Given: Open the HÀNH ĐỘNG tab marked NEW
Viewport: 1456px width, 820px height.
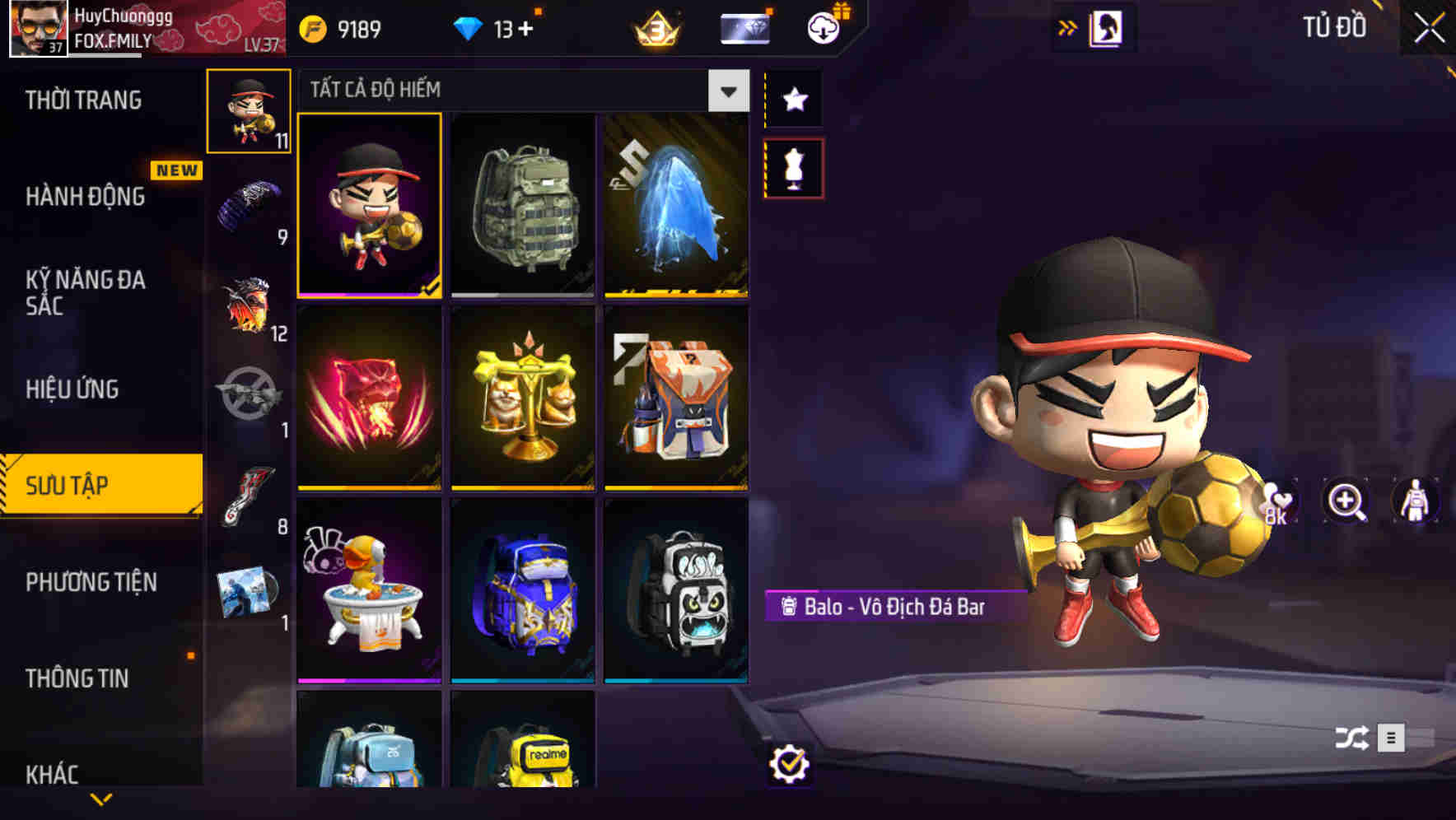Looking at the screenshot, I should [x=84, y=197].
